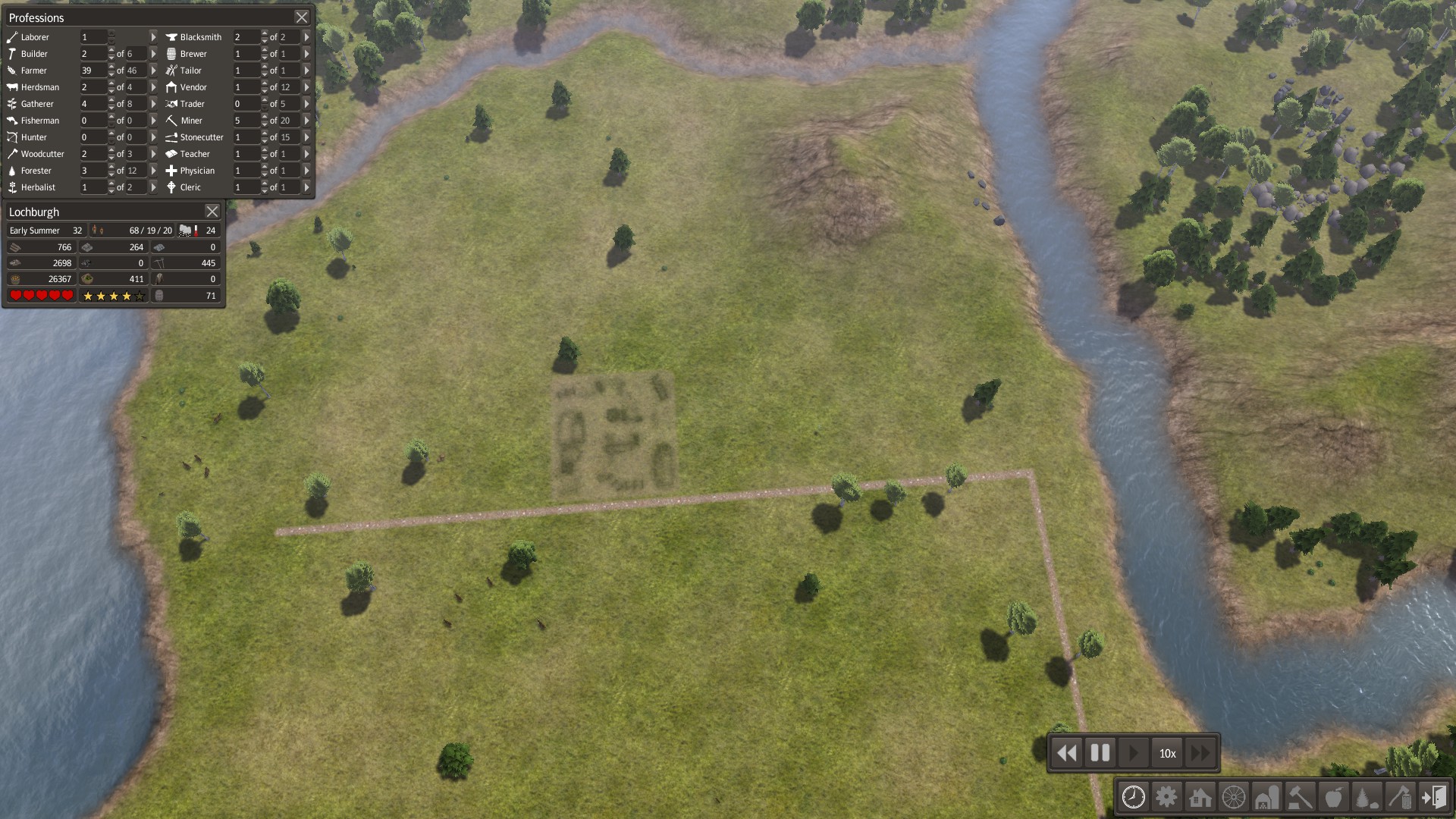Open the wagon wheel roads menu
The height and width of the screenshot is (819, 1456).
pos(1234,797)
